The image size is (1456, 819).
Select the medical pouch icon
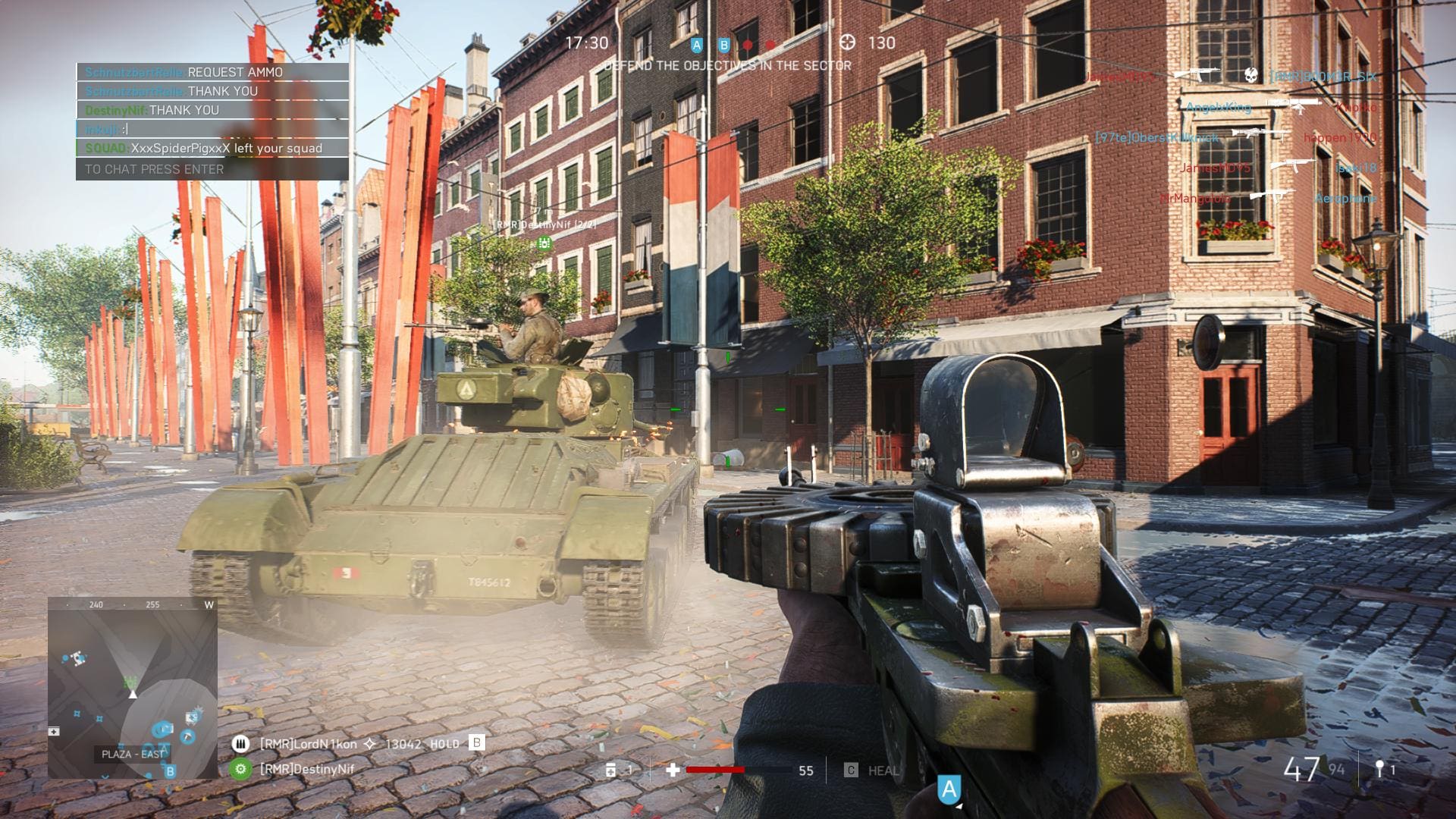(x=611, y=770)
